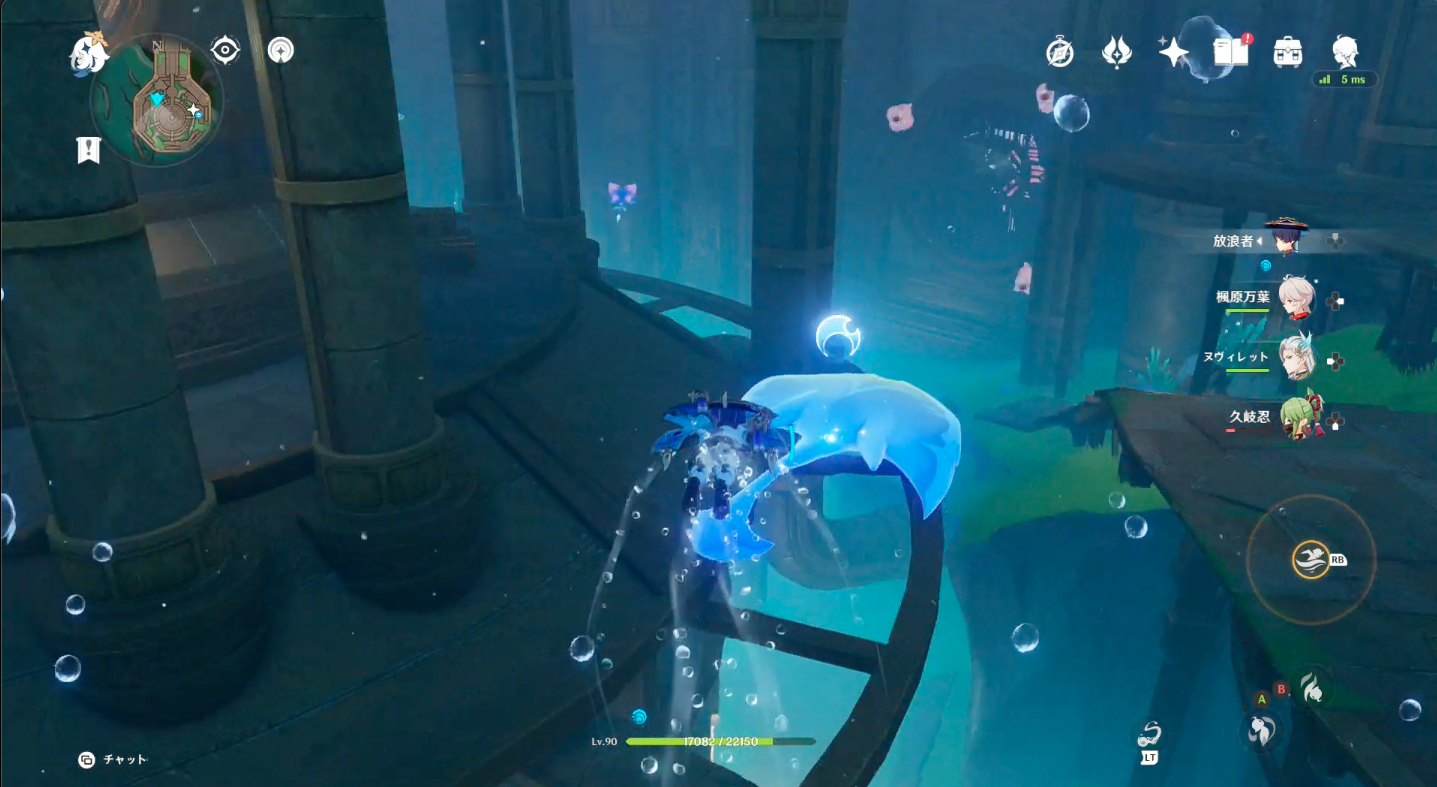The image size is (1437, 787).
Task: Open the Paimon main menu
Action: 88,54
